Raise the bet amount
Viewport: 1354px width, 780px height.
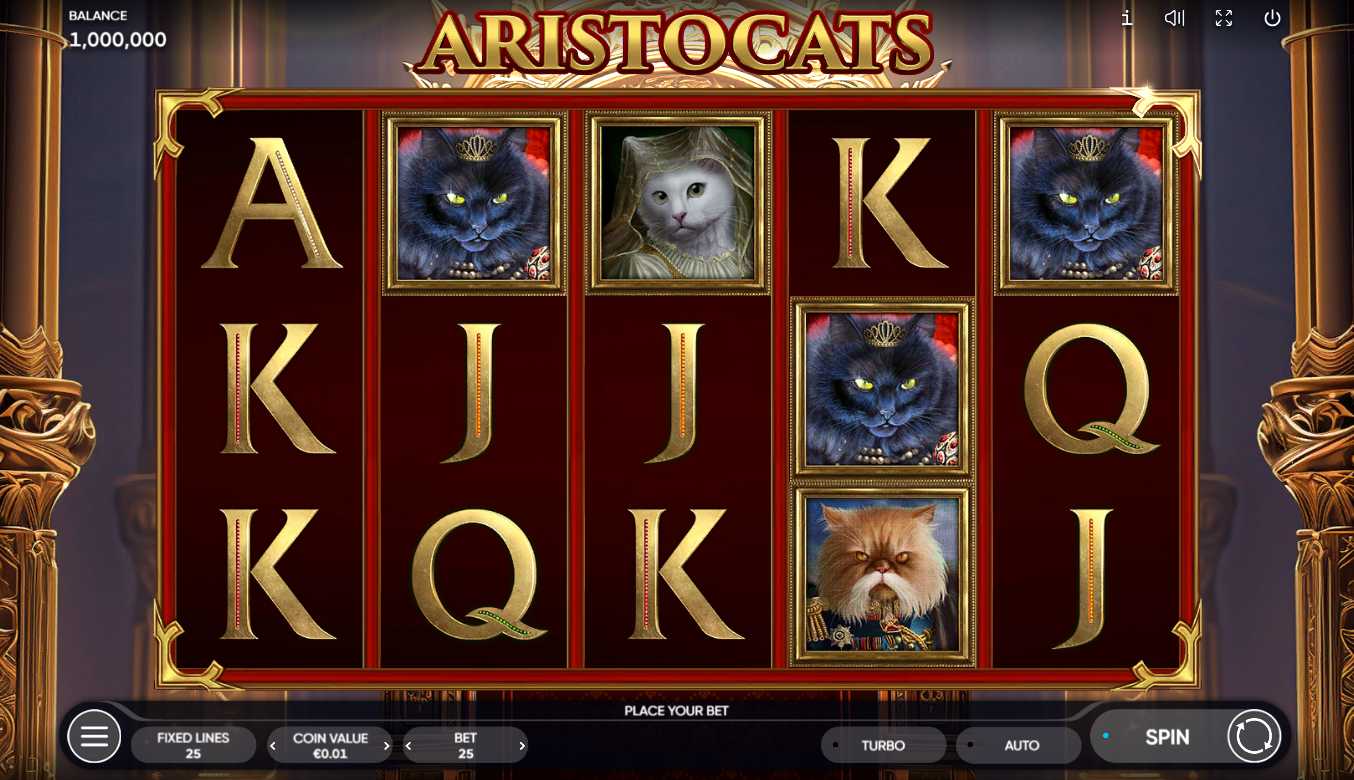522,746
